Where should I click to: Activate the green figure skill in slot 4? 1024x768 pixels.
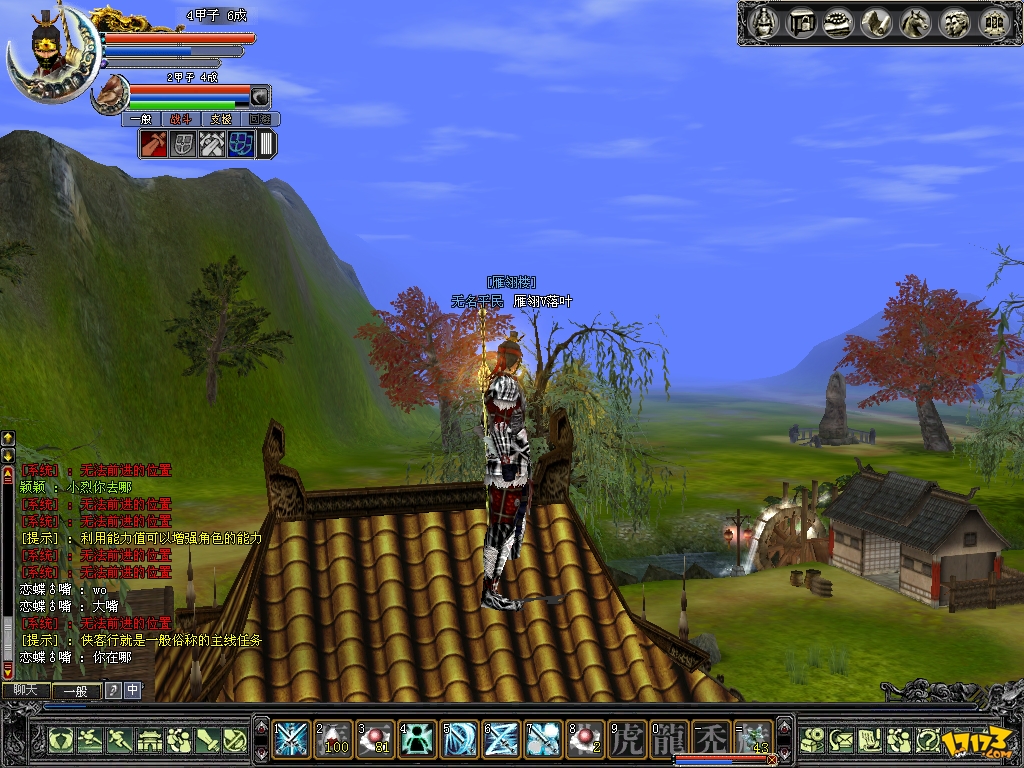418,738
